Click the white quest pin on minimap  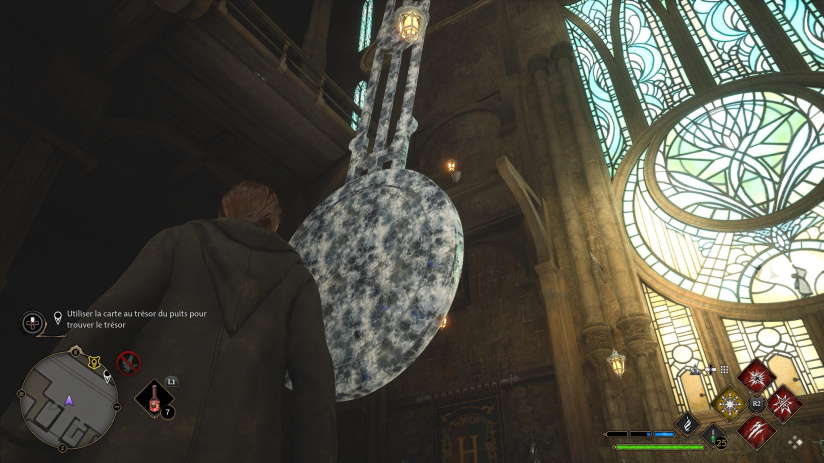pos(107,377)
